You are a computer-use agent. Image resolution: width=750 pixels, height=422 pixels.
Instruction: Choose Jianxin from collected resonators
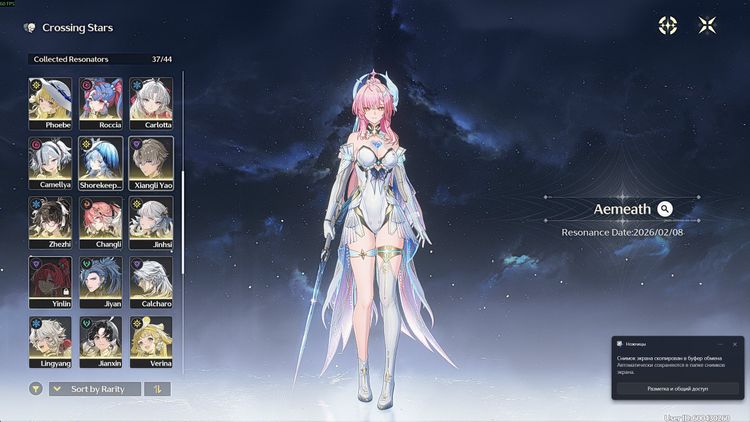[101, 342]
